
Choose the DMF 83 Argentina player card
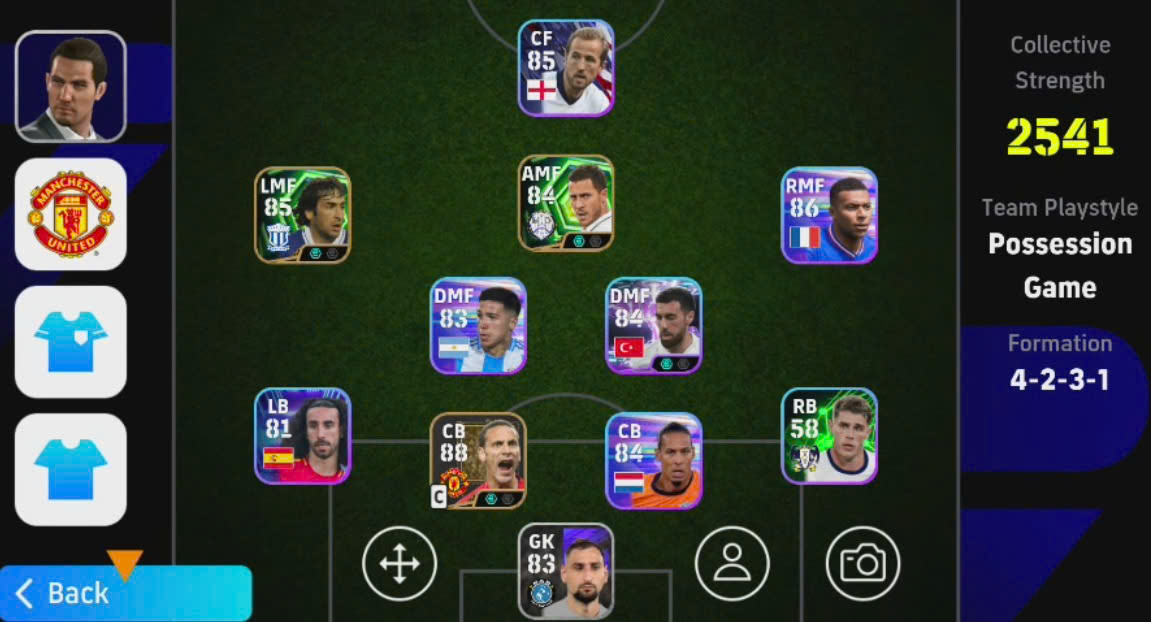click(478, 326)
